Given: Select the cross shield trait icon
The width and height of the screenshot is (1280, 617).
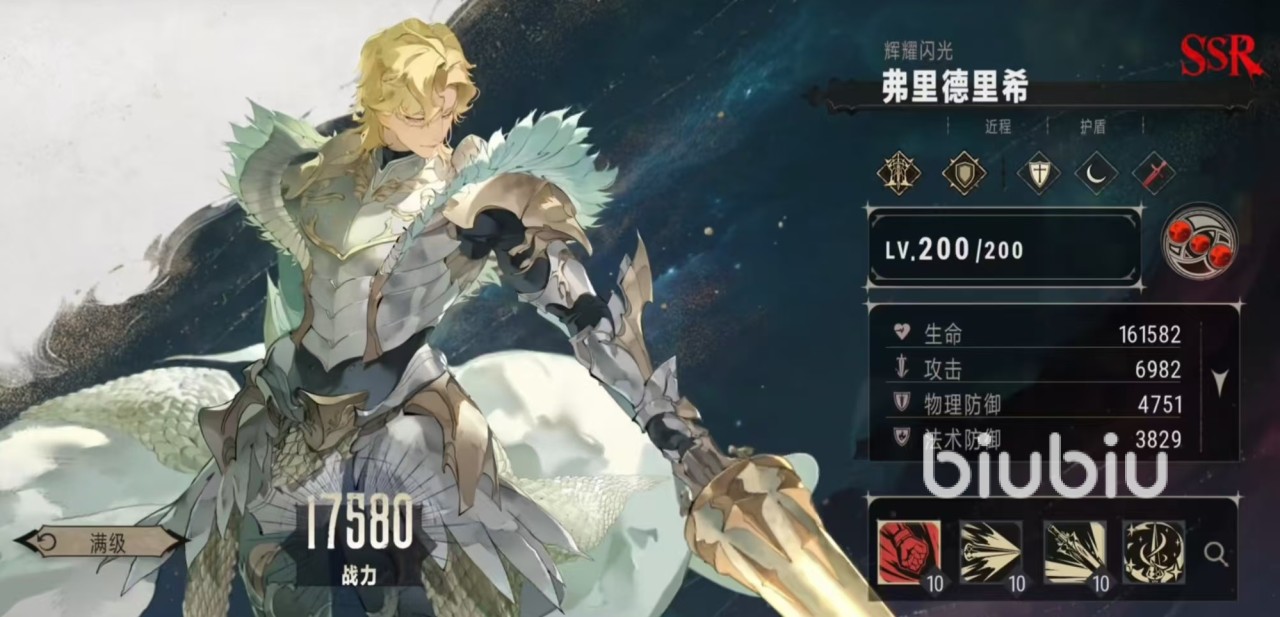Looking at the screenshot, I should pos(1038,173).
